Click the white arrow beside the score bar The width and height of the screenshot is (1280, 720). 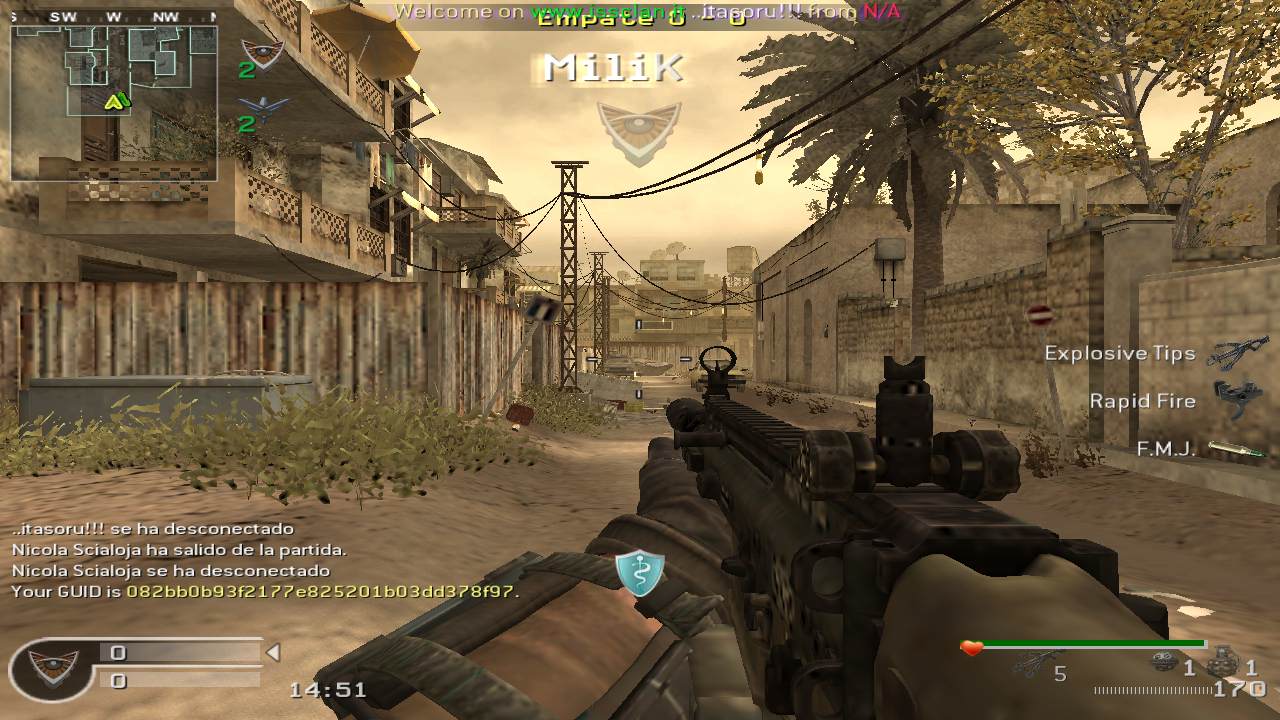click(x=272, y=653)
